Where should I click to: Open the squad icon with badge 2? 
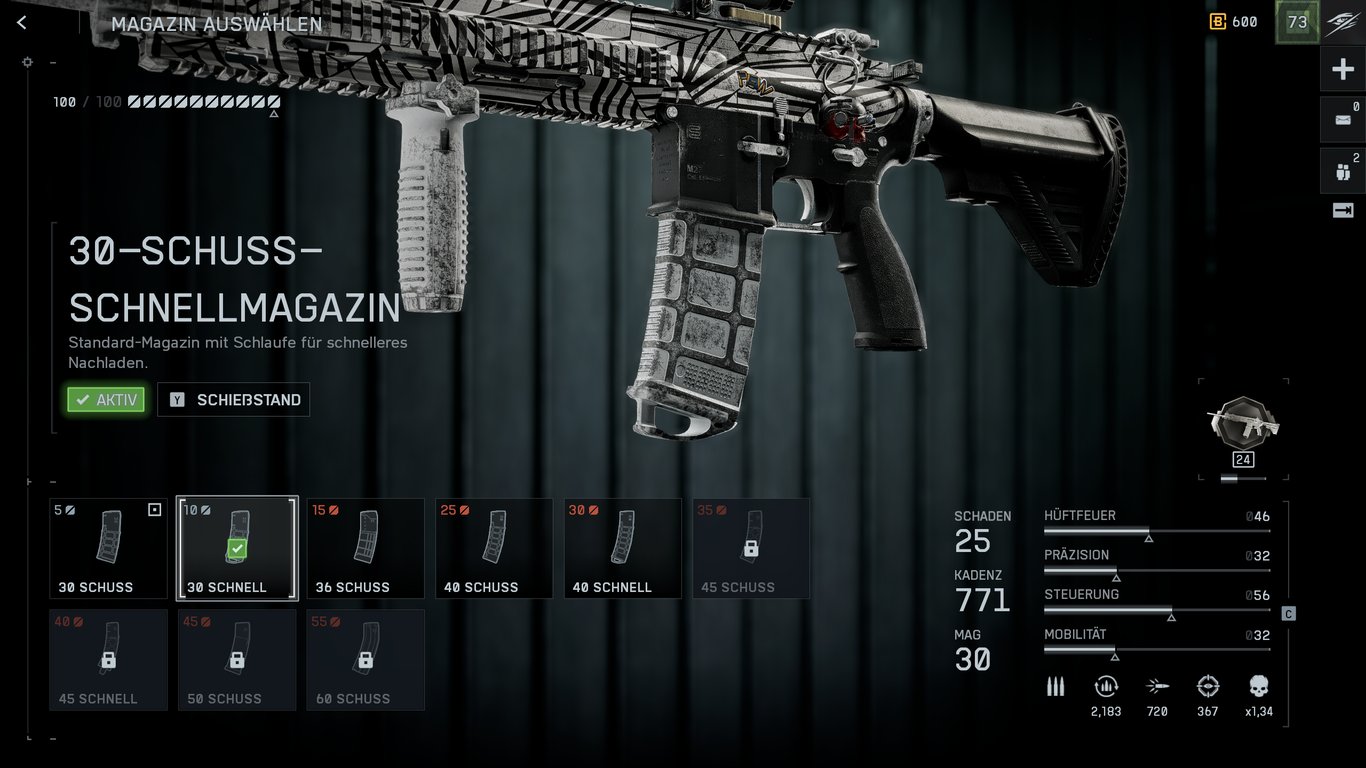(1343, 171)
